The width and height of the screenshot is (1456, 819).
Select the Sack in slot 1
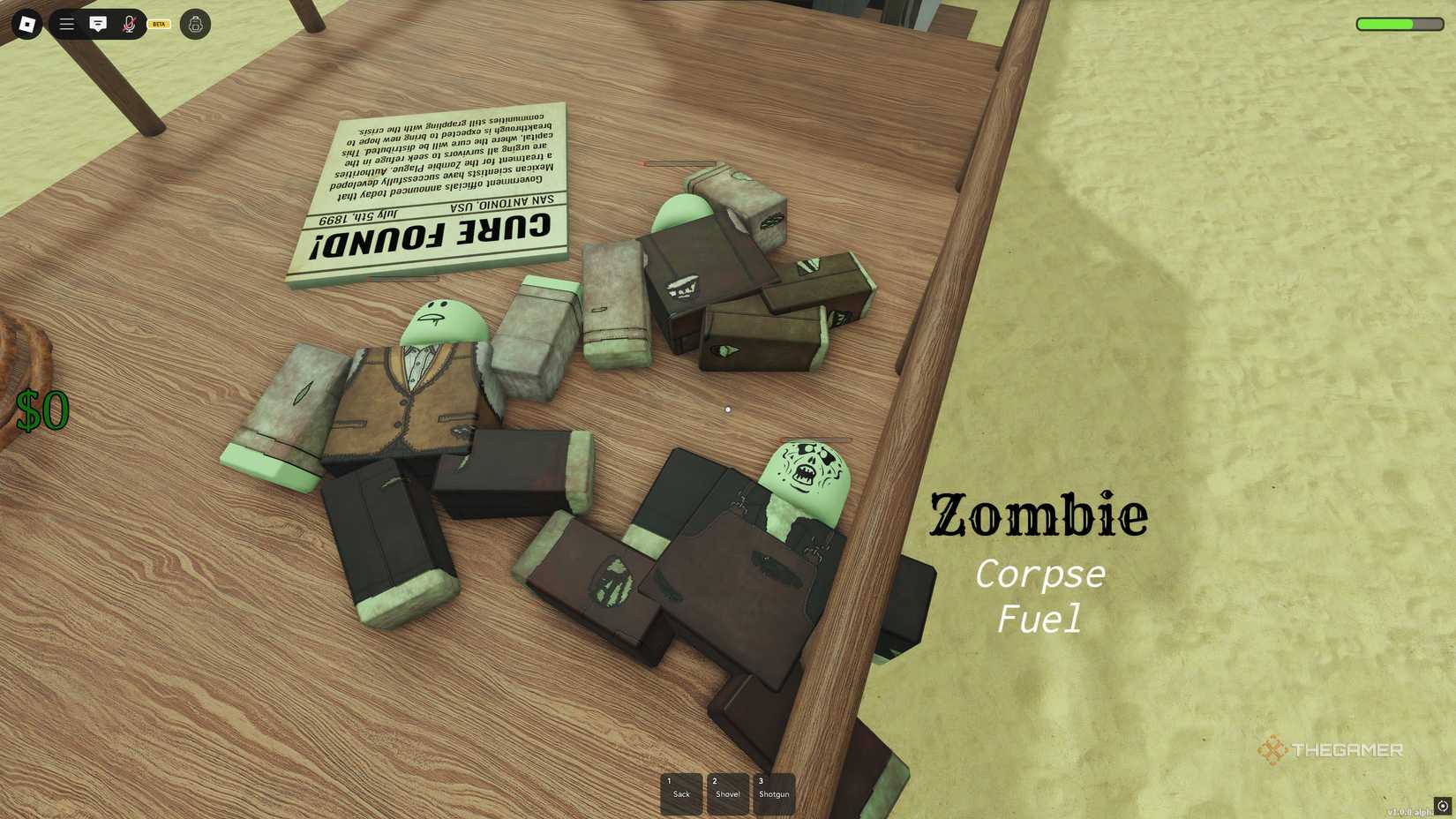coord(680,792)
